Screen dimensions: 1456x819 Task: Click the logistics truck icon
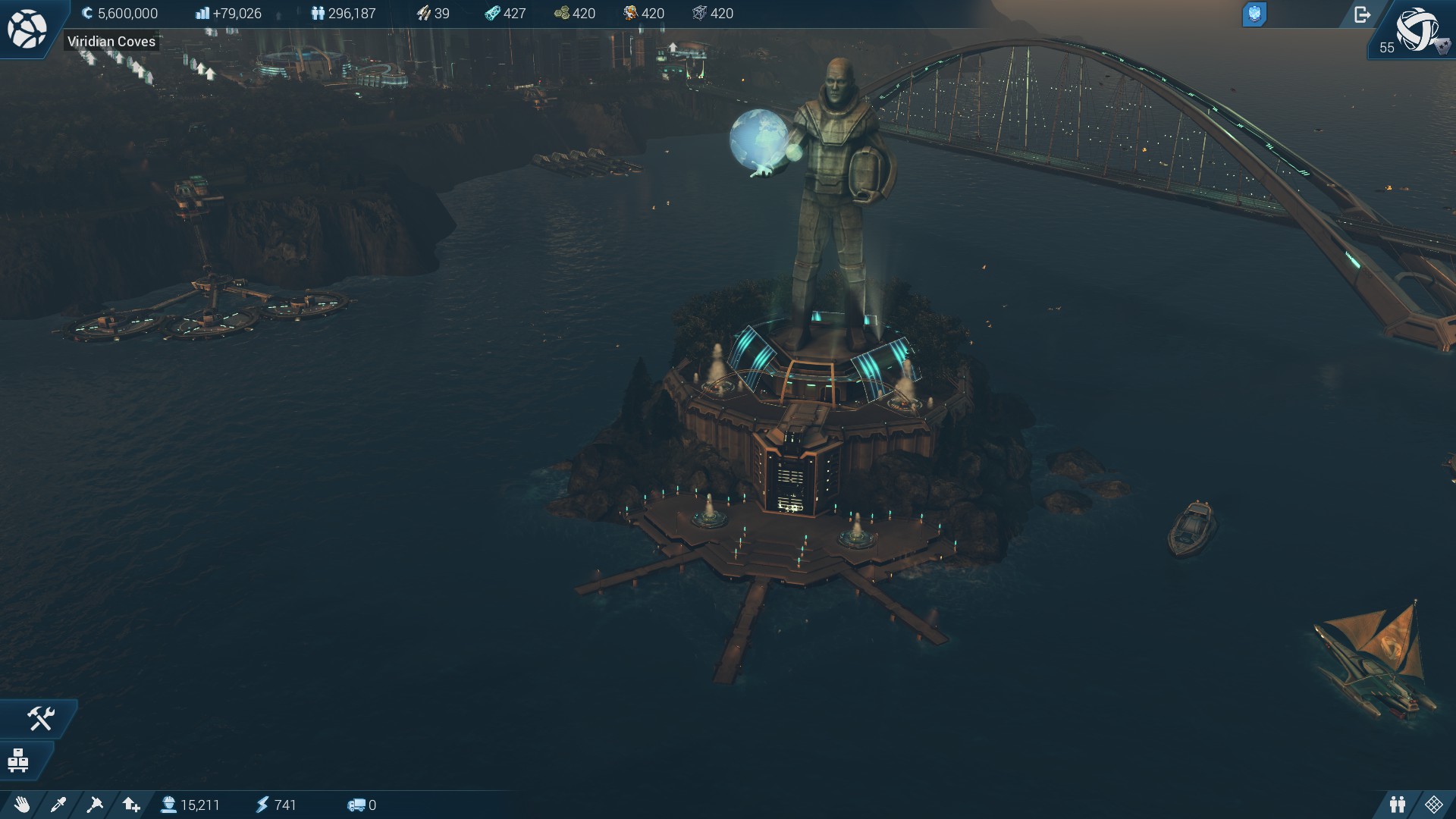(356, 805)
